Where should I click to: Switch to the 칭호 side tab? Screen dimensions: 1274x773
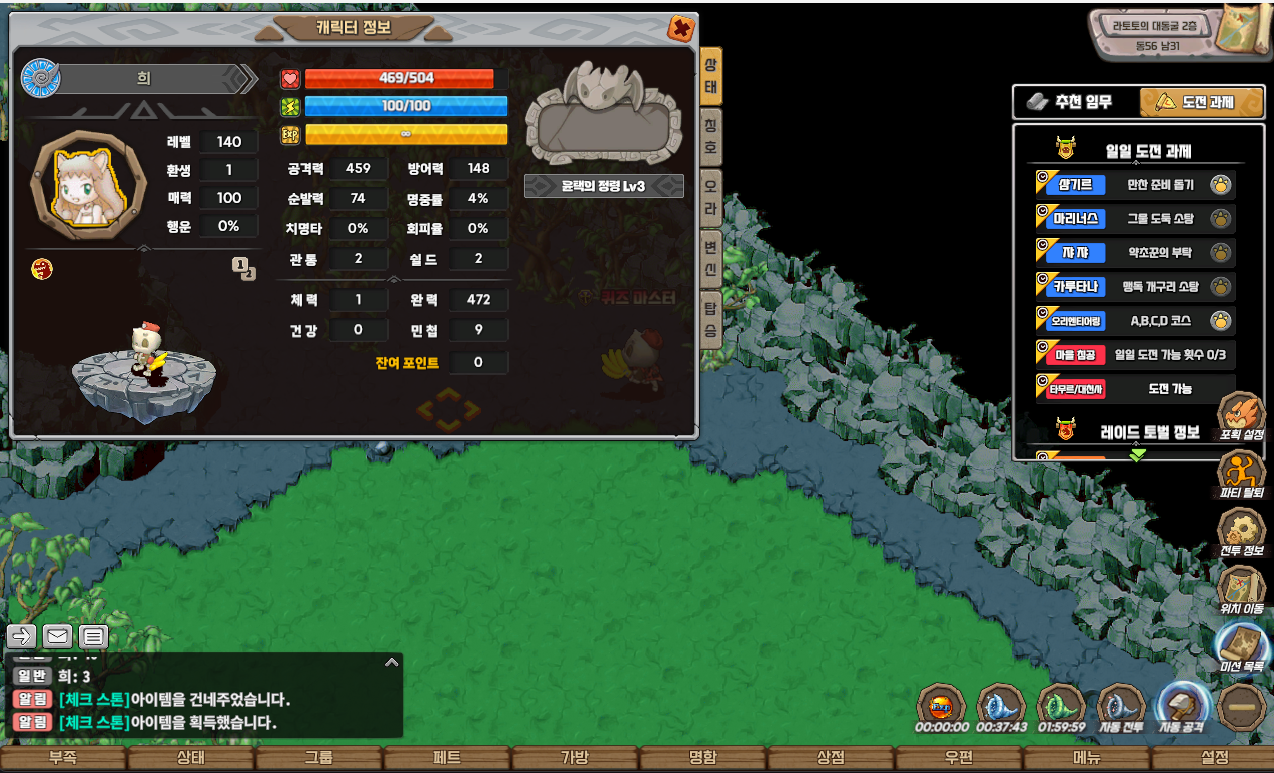(x=711, y=136)
